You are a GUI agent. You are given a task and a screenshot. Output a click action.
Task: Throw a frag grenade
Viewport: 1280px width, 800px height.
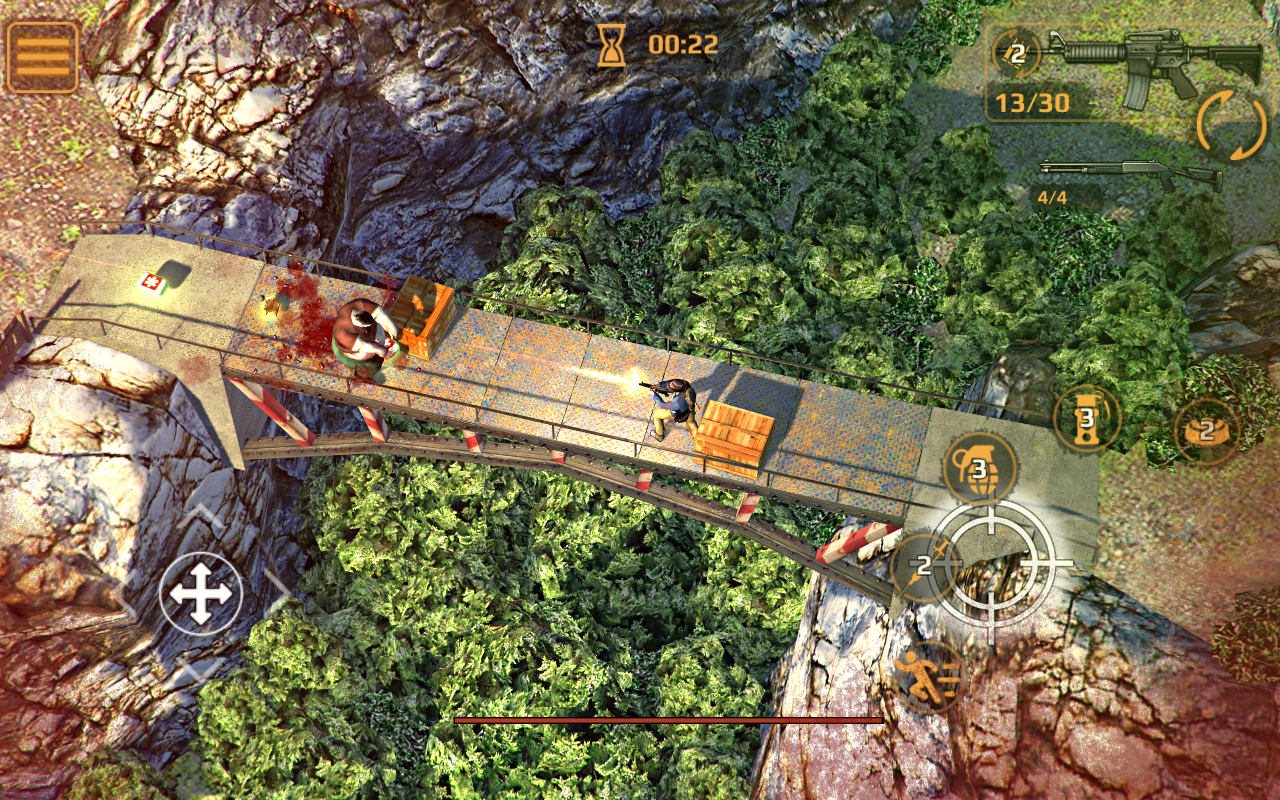979,468
